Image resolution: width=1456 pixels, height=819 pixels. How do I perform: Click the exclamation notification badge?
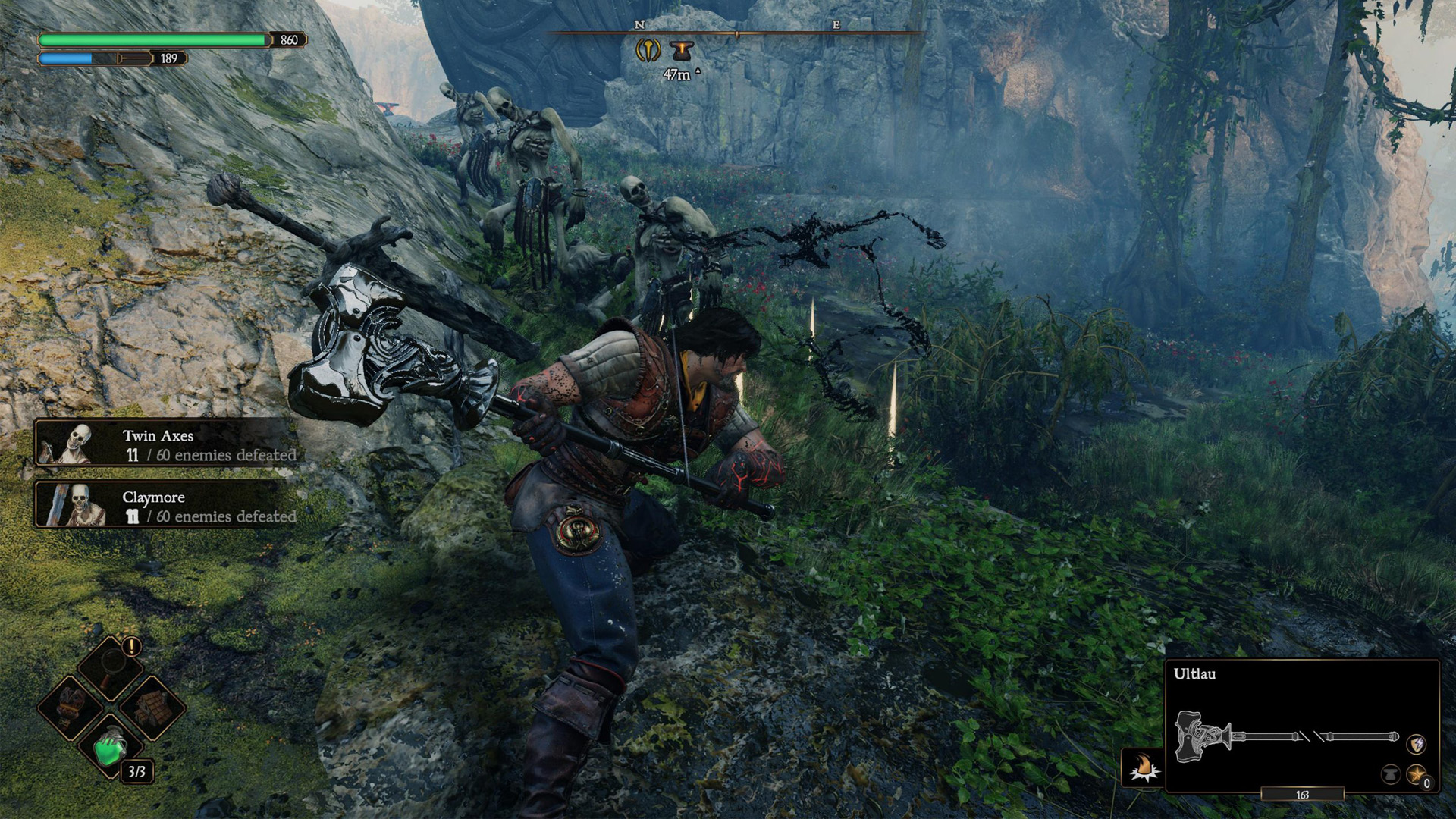[130, 646]
